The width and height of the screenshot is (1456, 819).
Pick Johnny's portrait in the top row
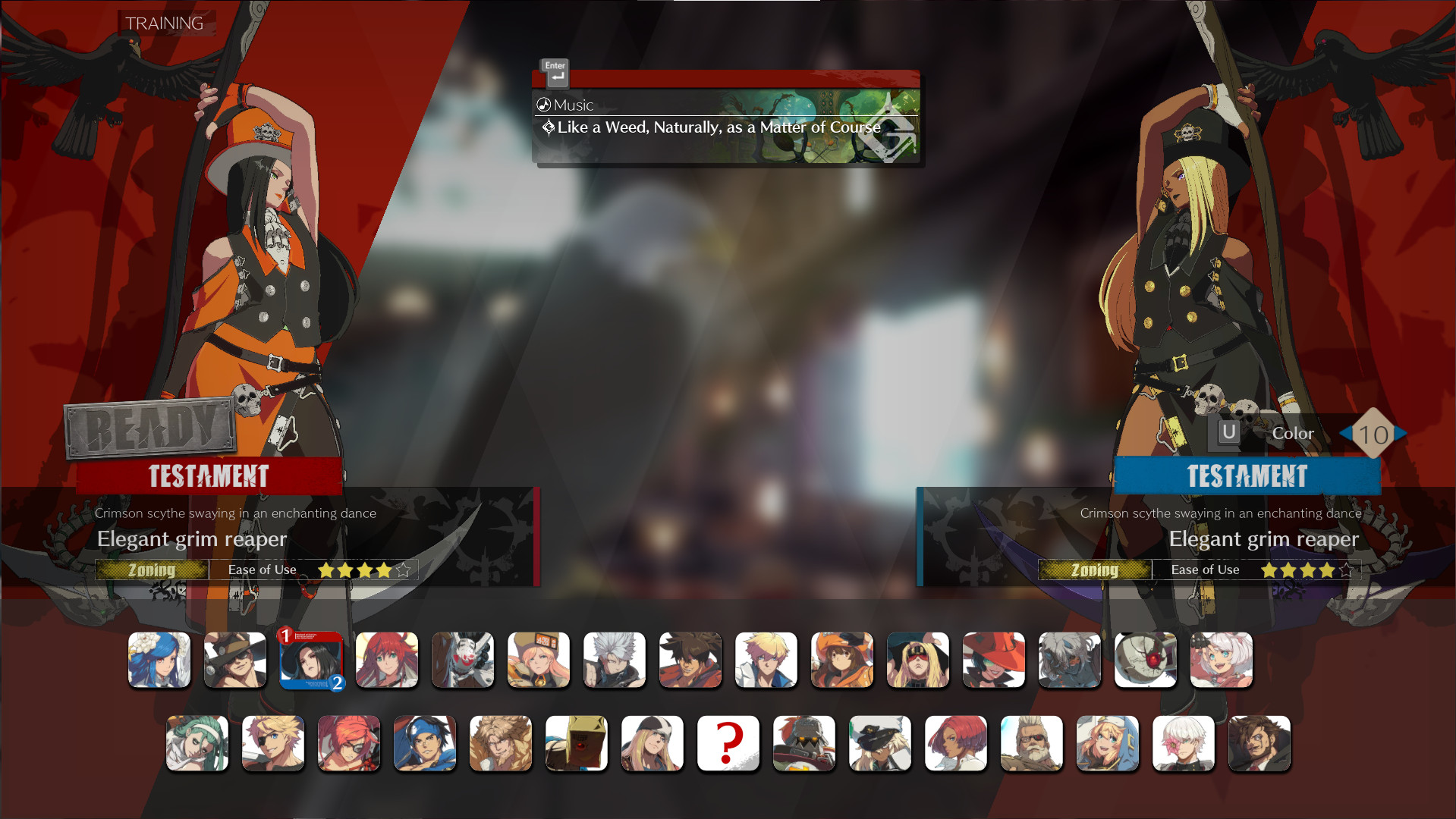tap(235, 660)
